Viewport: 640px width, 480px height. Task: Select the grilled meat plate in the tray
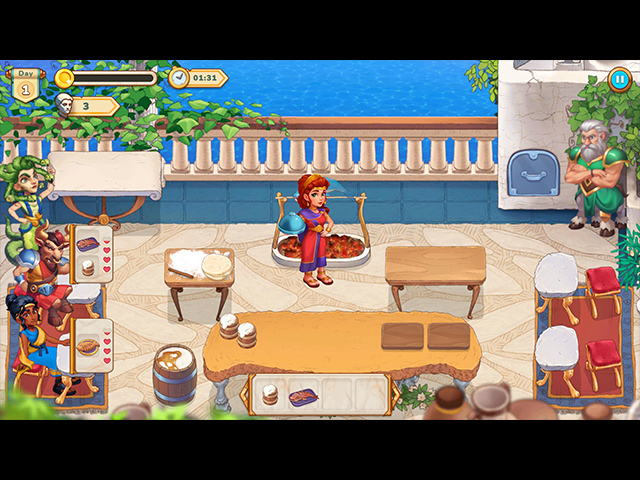(x=304, y=397)
